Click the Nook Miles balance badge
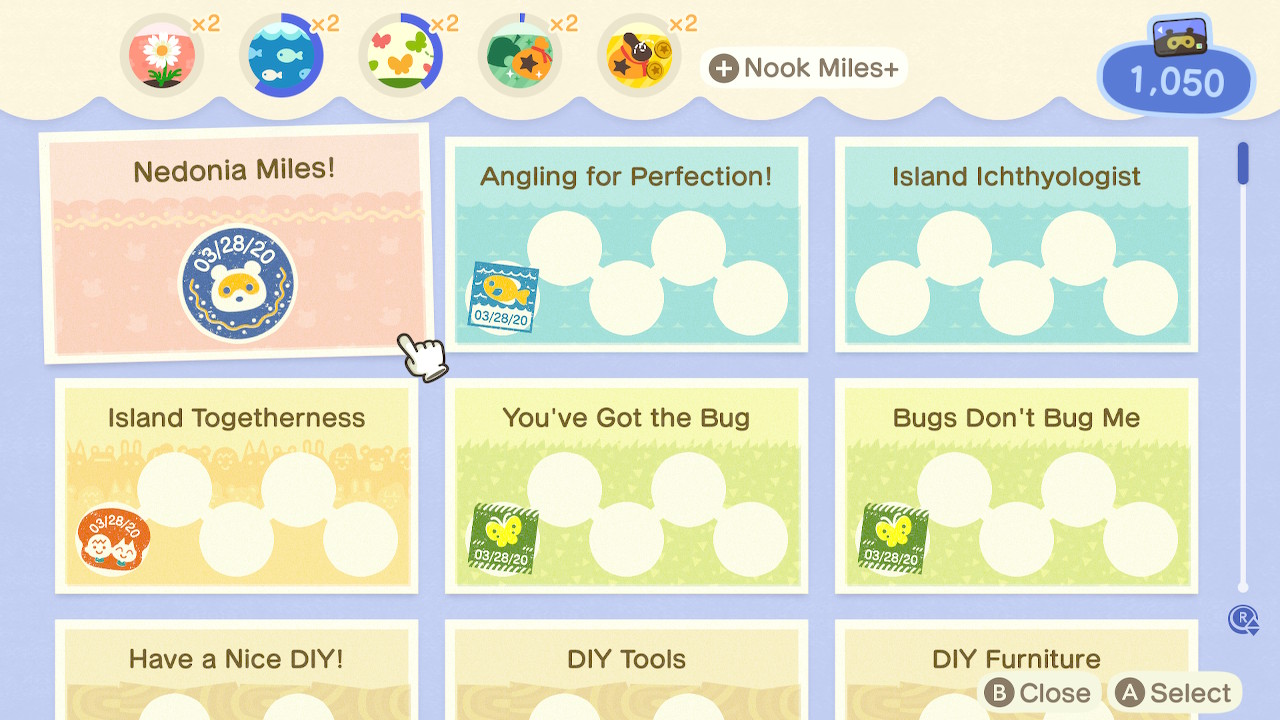Screen dimensions: 1280x720 click(x=1176, y=78)
